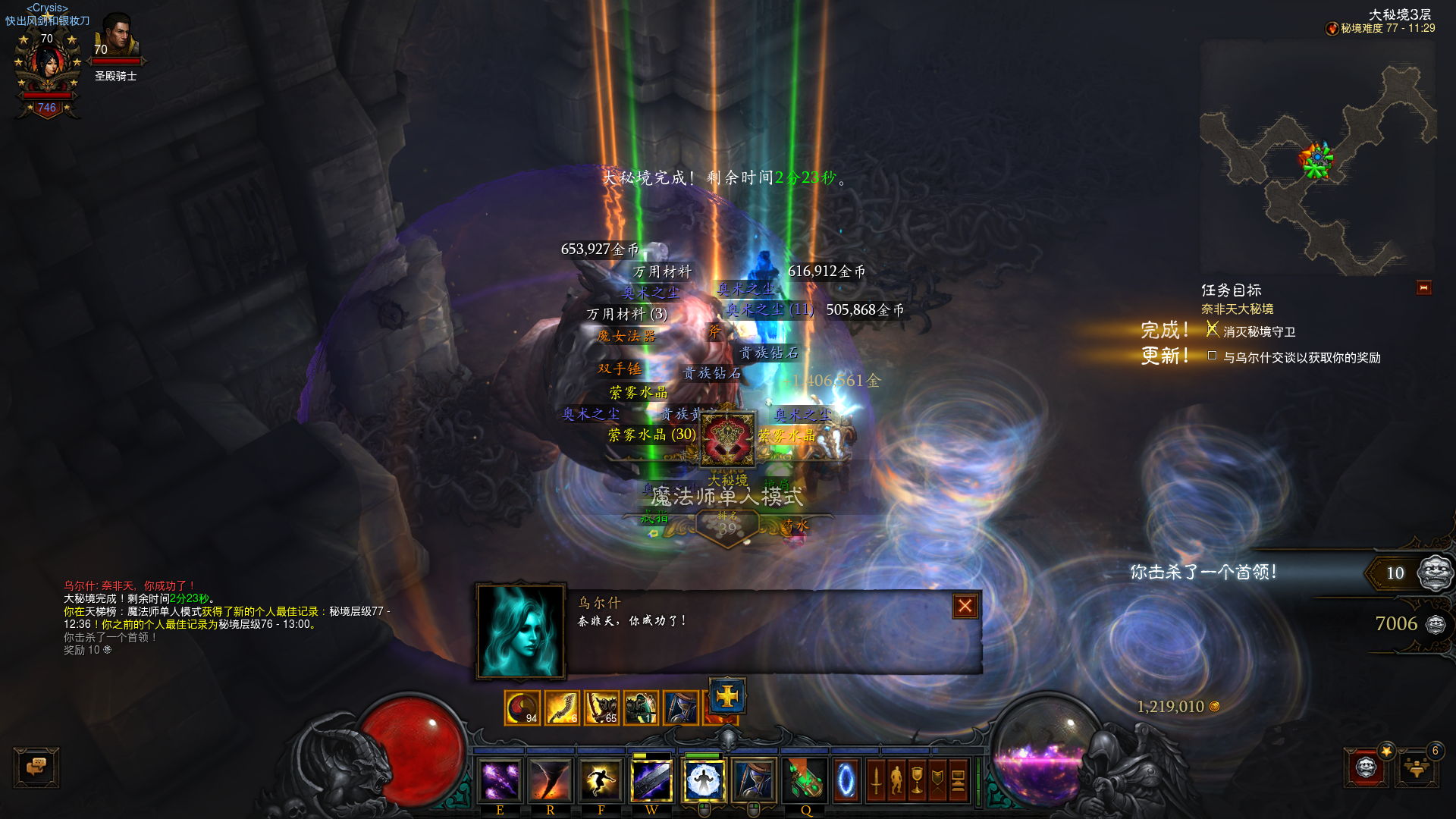Open the red lion-face achievement notification
The image size is (1456, 819).
click(x=1366, y=767)
